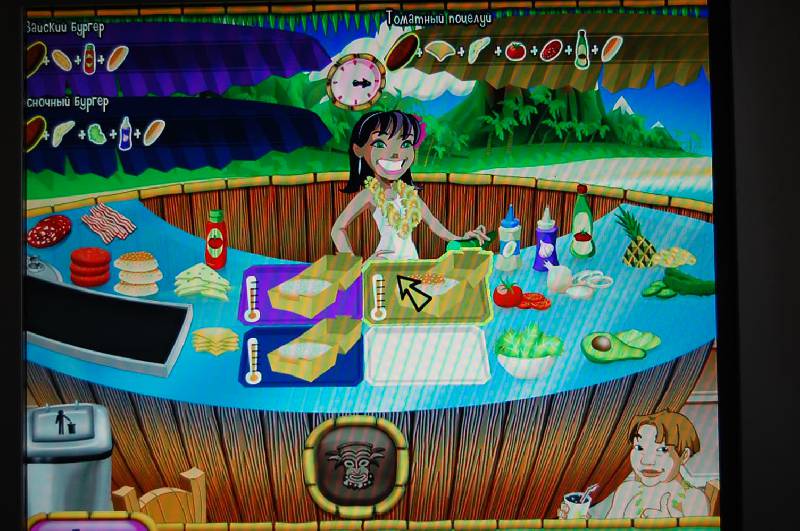Use the red ketchup bottle
This screenshot has width=800, height=531.
[215, 240]
